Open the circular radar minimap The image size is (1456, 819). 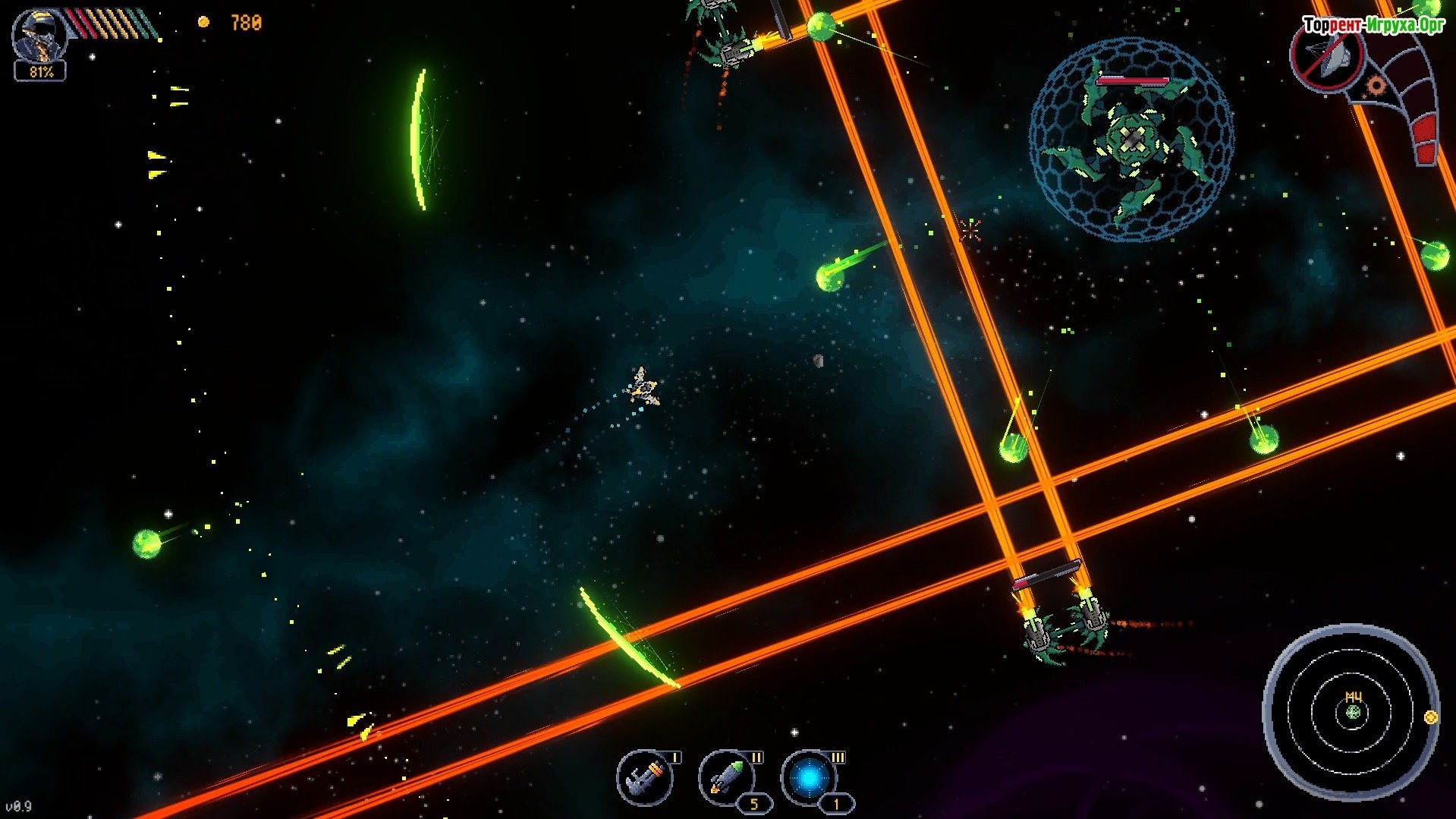1351,712
